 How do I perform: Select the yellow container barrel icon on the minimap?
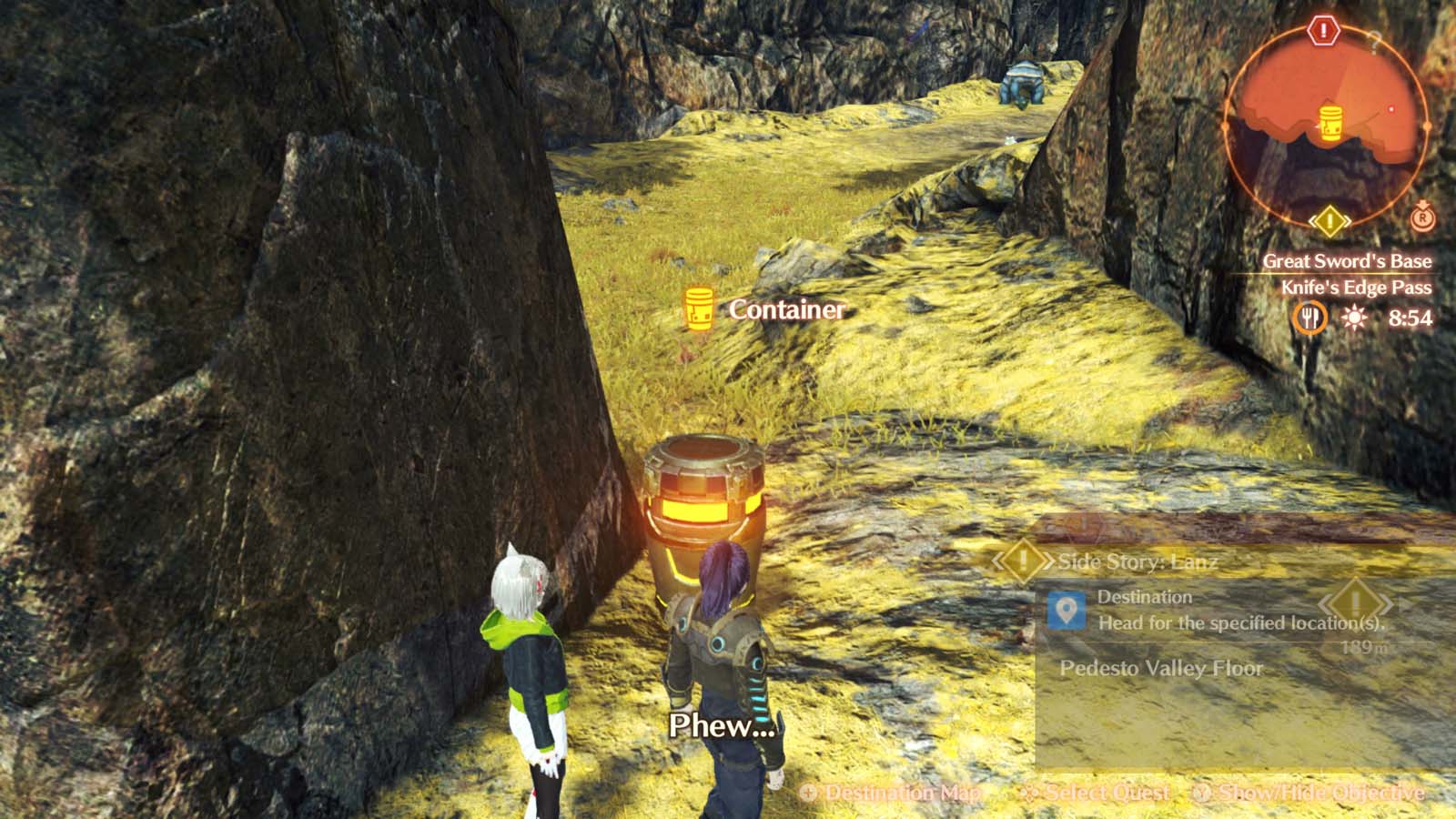point(1330,122)
